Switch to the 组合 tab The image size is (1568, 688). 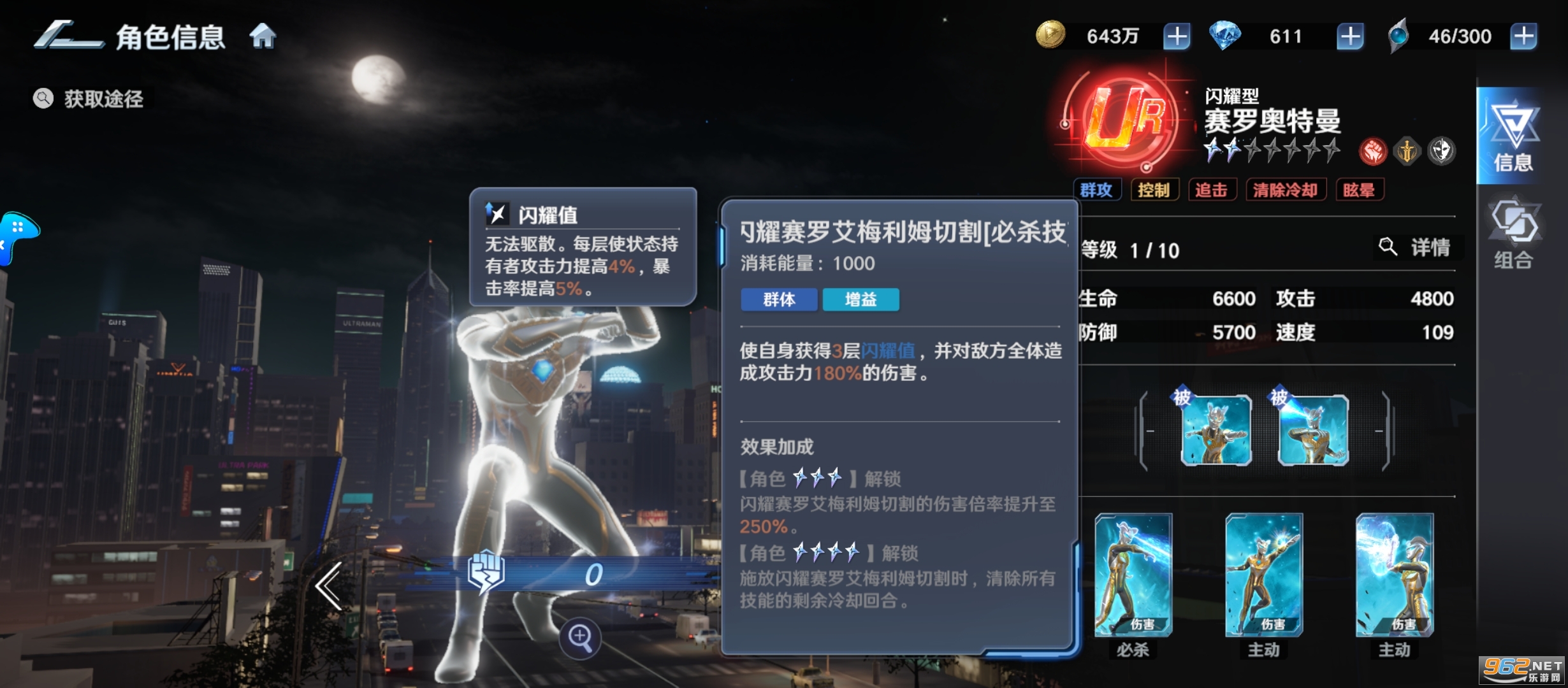tap(1513, 236)
